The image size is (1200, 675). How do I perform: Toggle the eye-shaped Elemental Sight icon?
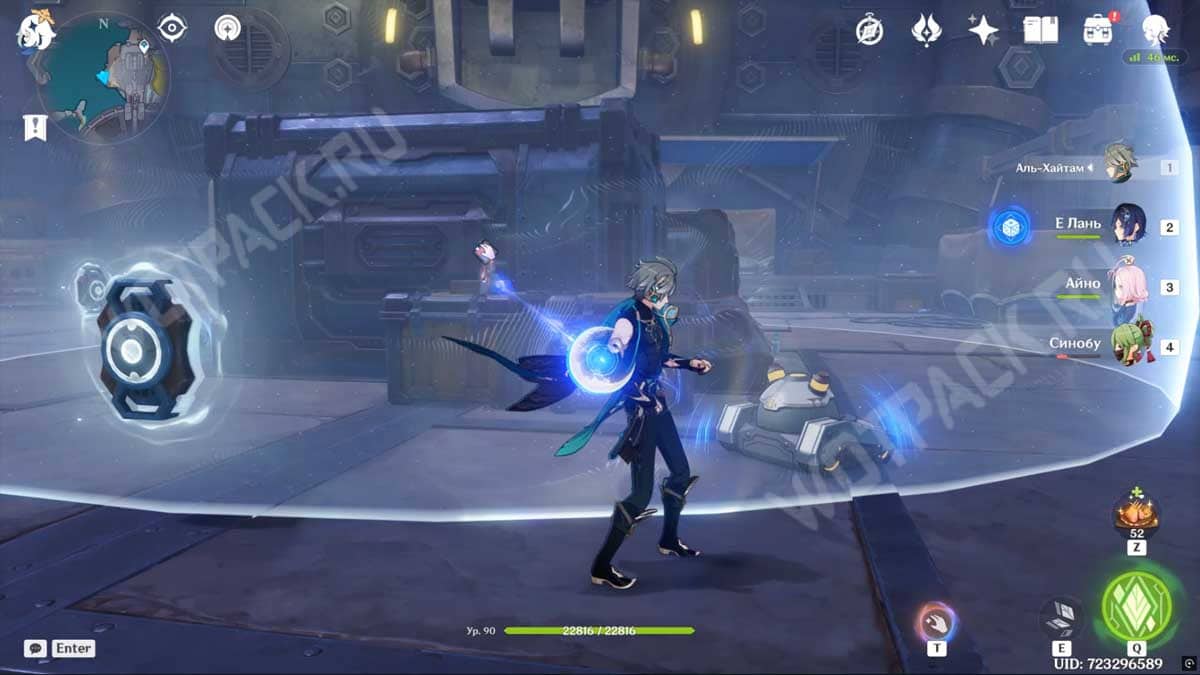(172, 28)
